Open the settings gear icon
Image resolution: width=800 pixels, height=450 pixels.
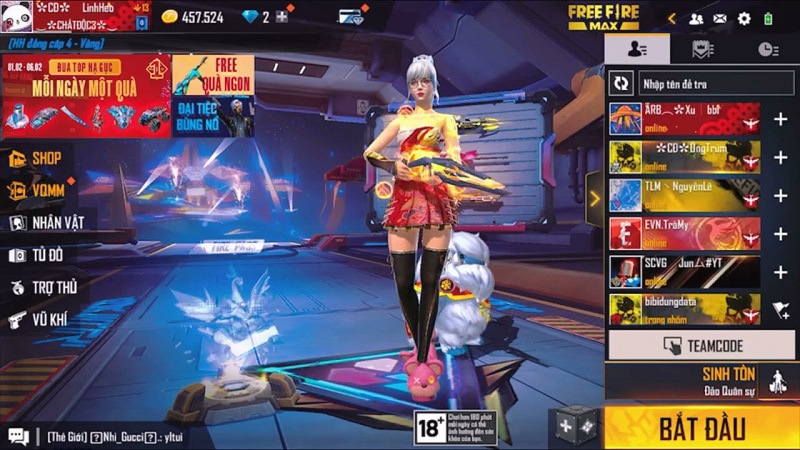(x=744, y=18)
